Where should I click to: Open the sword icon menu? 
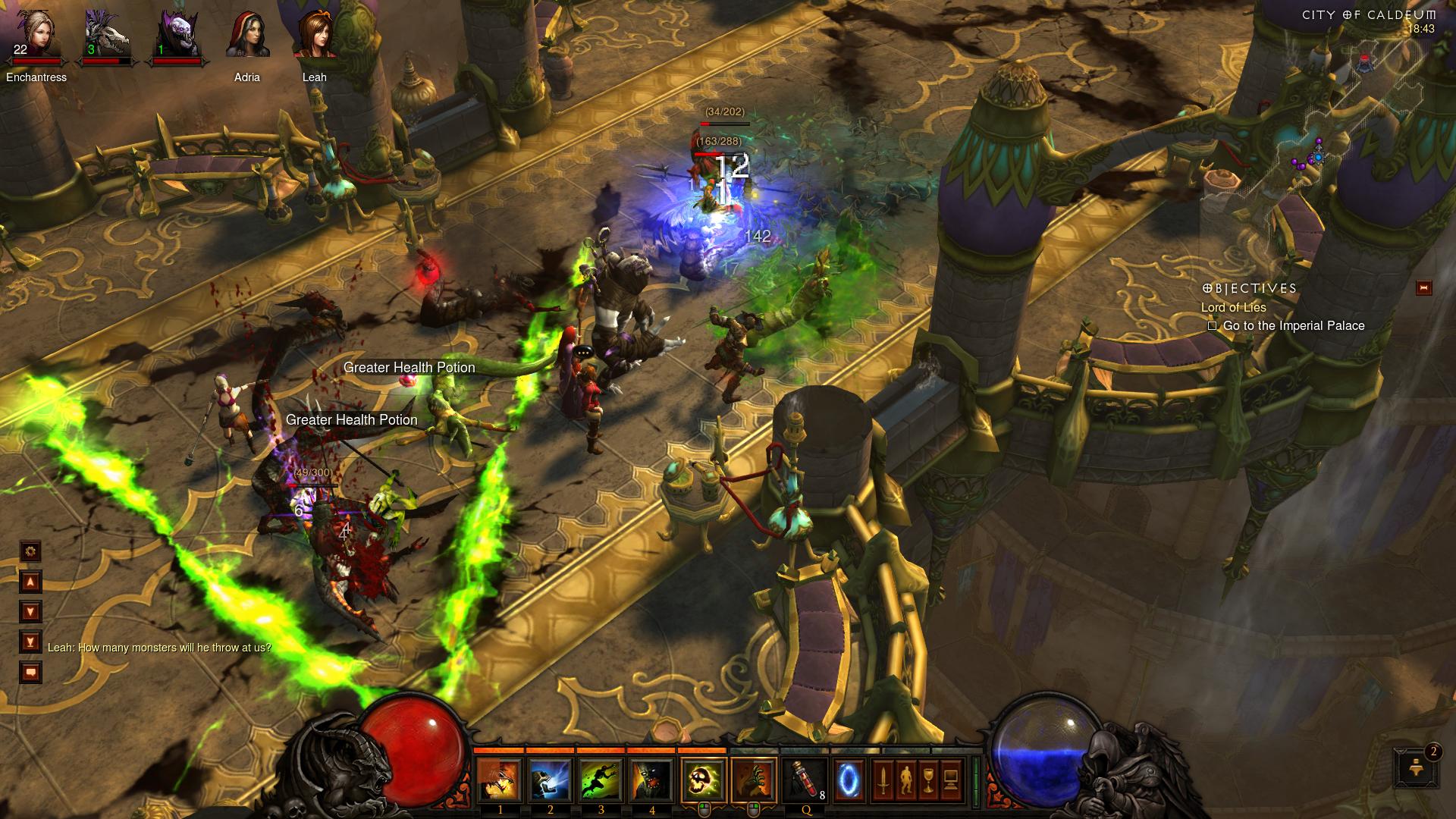(883, 780)
